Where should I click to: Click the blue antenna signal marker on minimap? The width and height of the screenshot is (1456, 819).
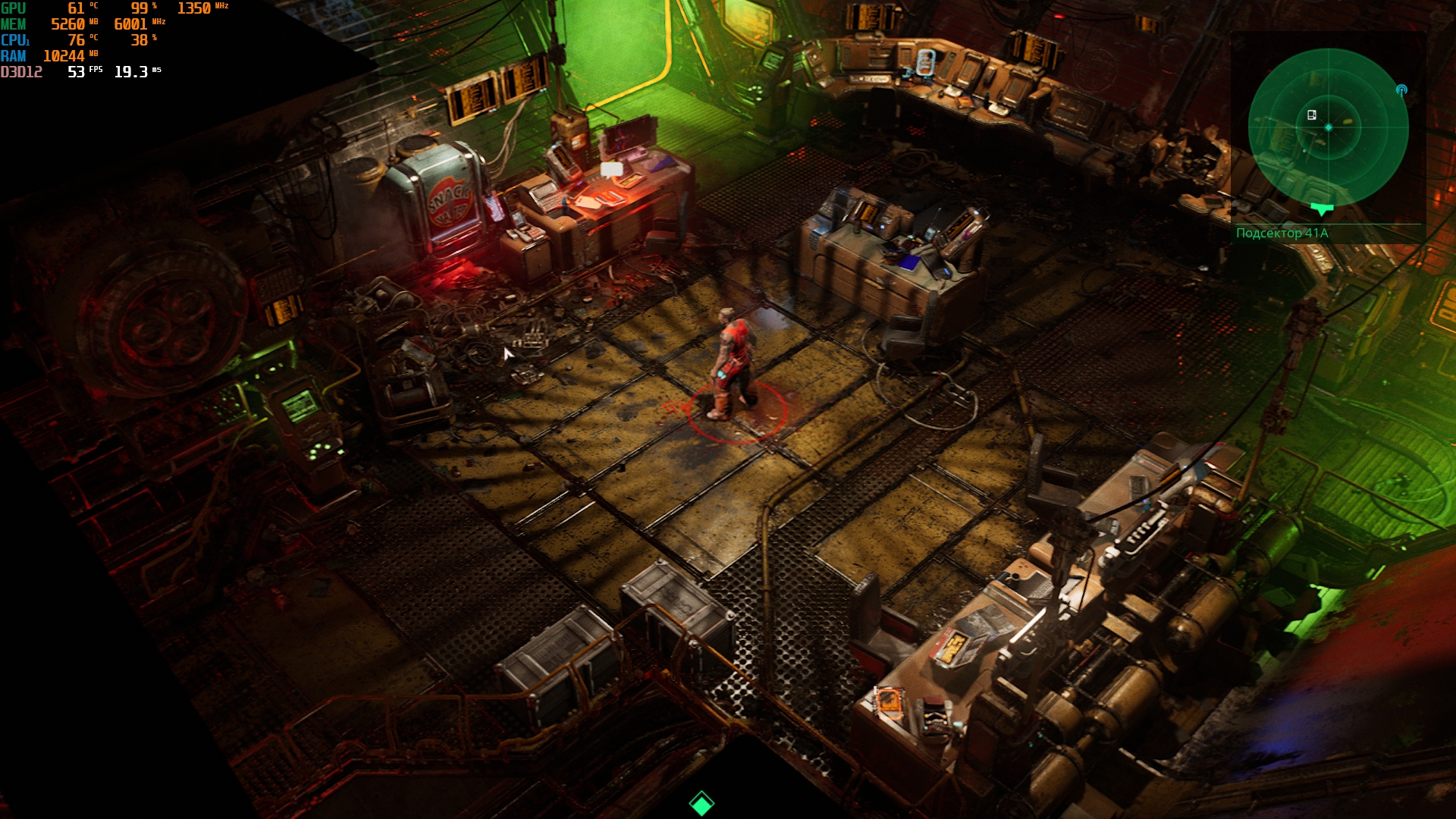[x=1401, y=91]
